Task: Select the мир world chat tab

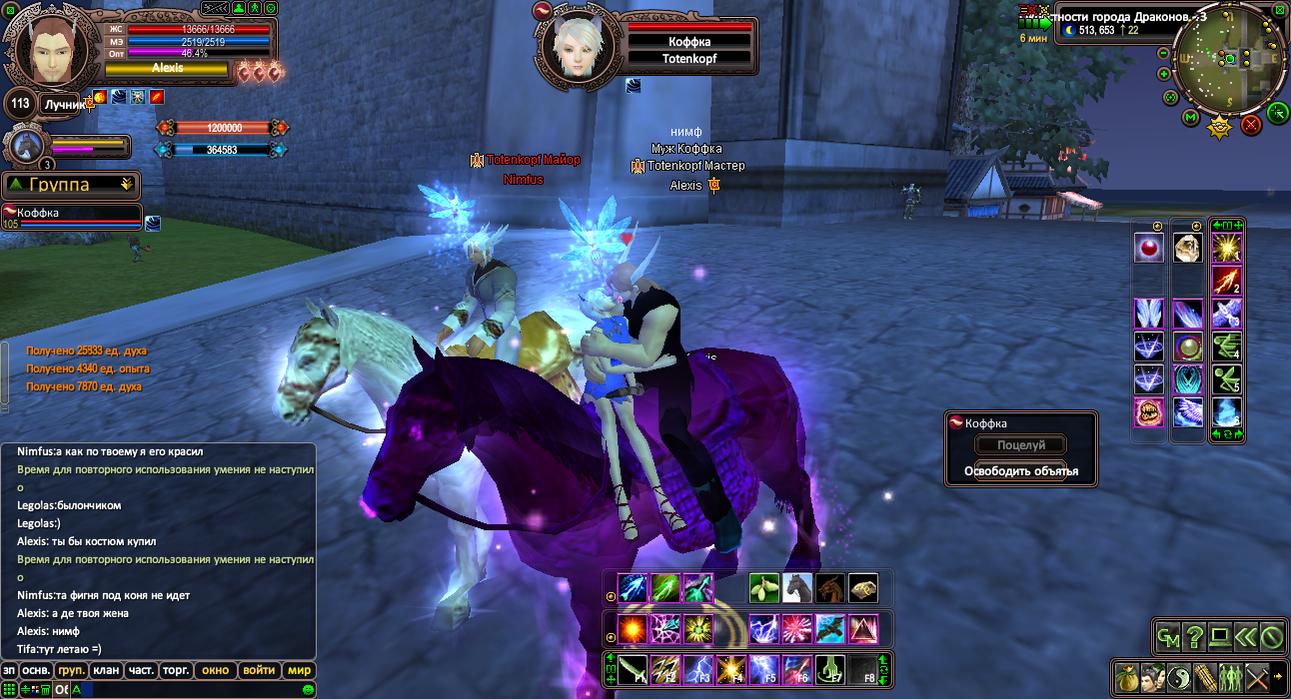Action: point(298,670)
